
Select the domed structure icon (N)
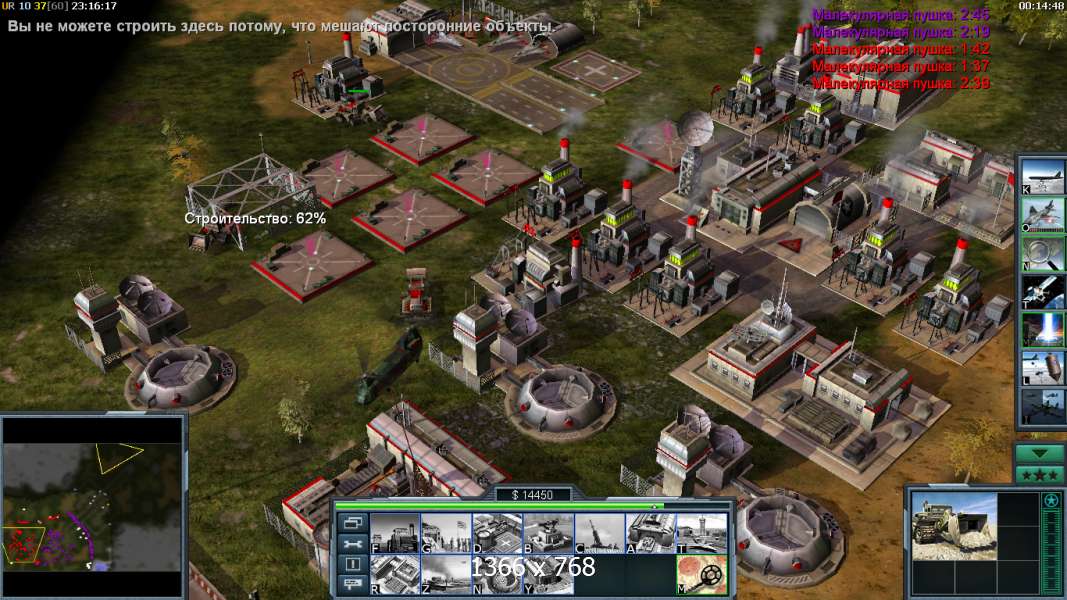[x=497, y=574]
